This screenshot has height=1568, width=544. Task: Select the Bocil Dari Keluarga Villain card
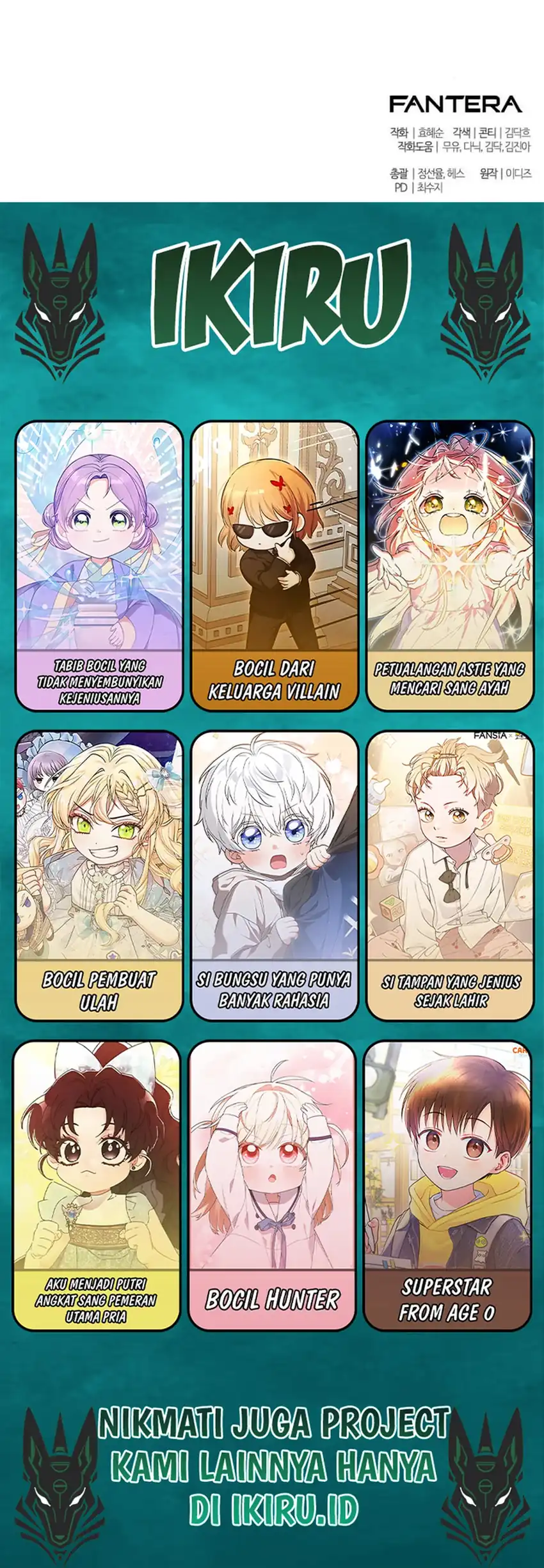click(275, 565)
